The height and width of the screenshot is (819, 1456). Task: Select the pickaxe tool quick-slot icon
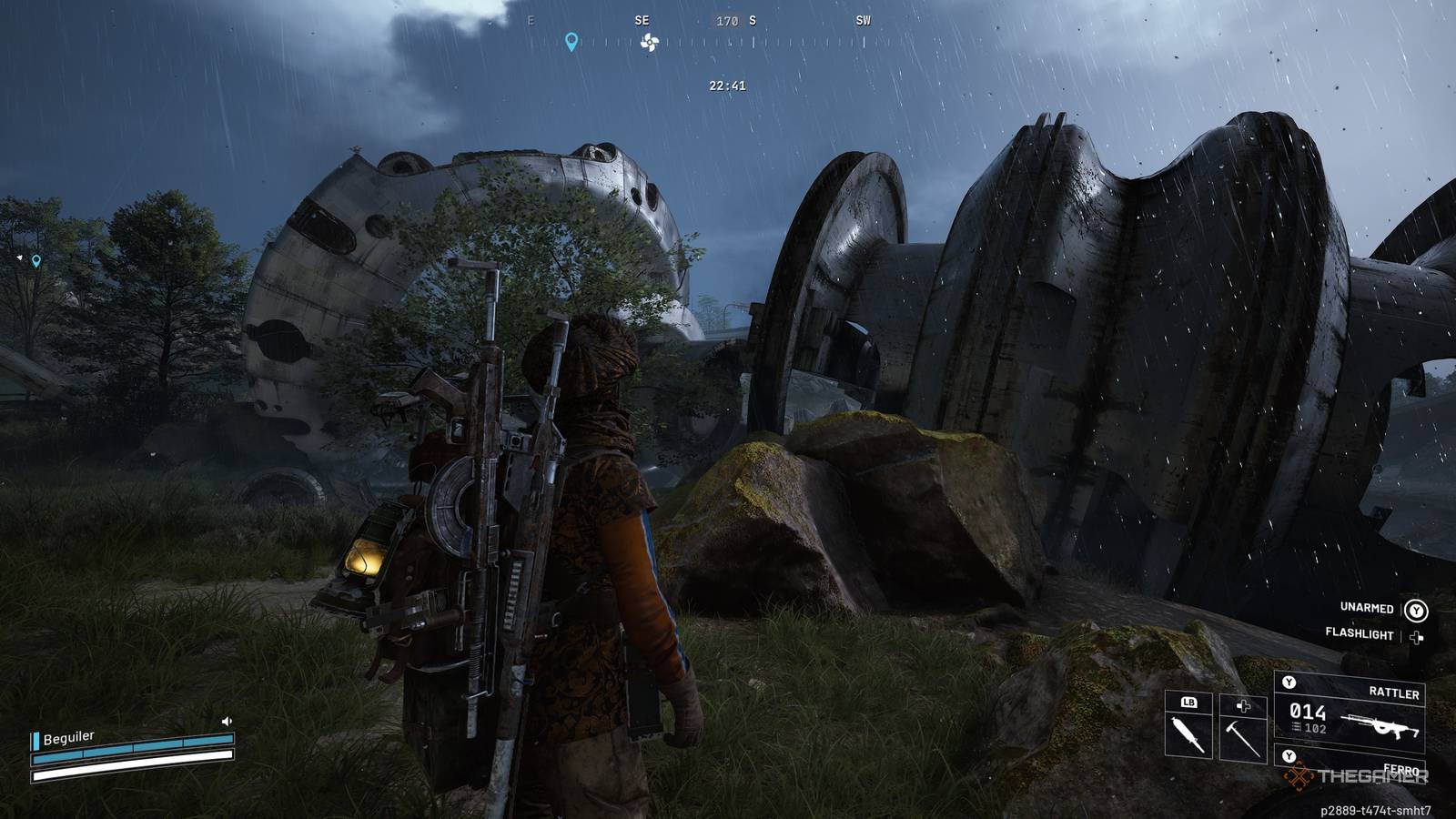1243,735
